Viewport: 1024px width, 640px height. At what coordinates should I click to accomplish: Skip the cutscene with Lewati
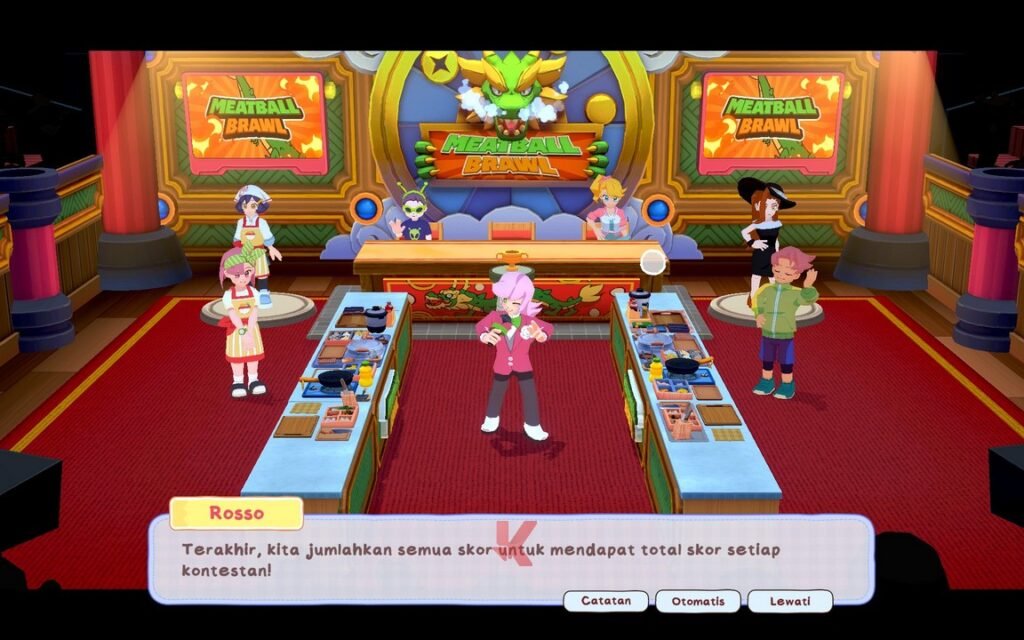[x=789, y=601]
